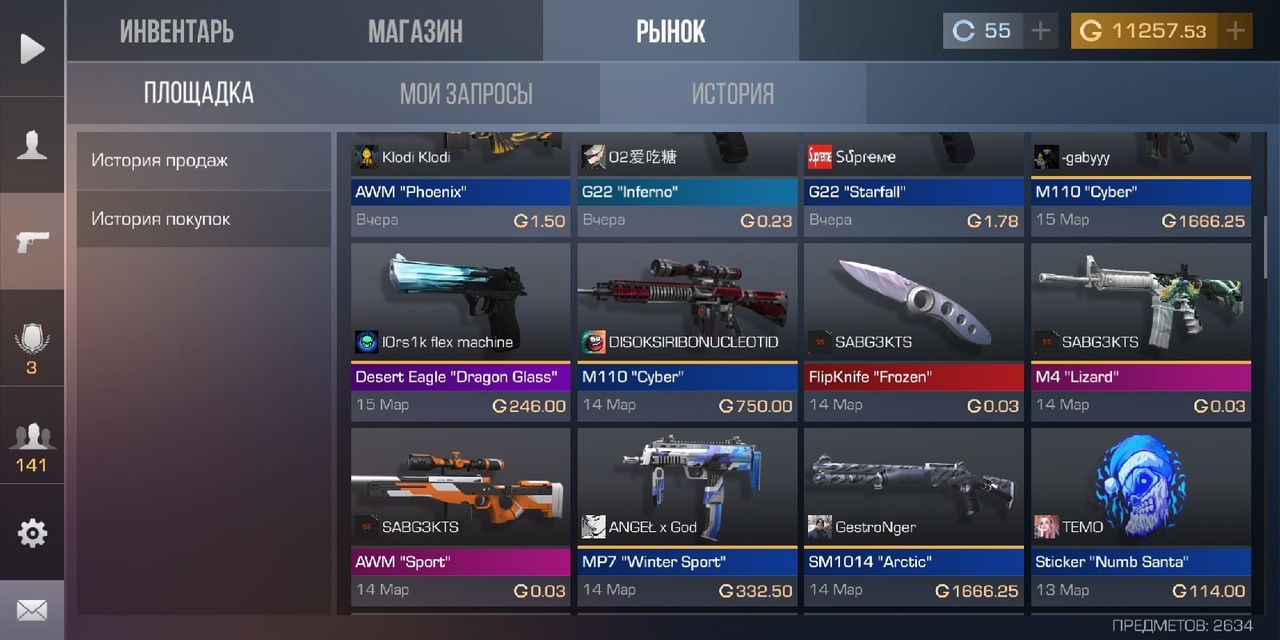Viewport: 1280px width, 640px height.
Task: Switch to Мои запросы sub-tab
Action: (x=466, y=94)
